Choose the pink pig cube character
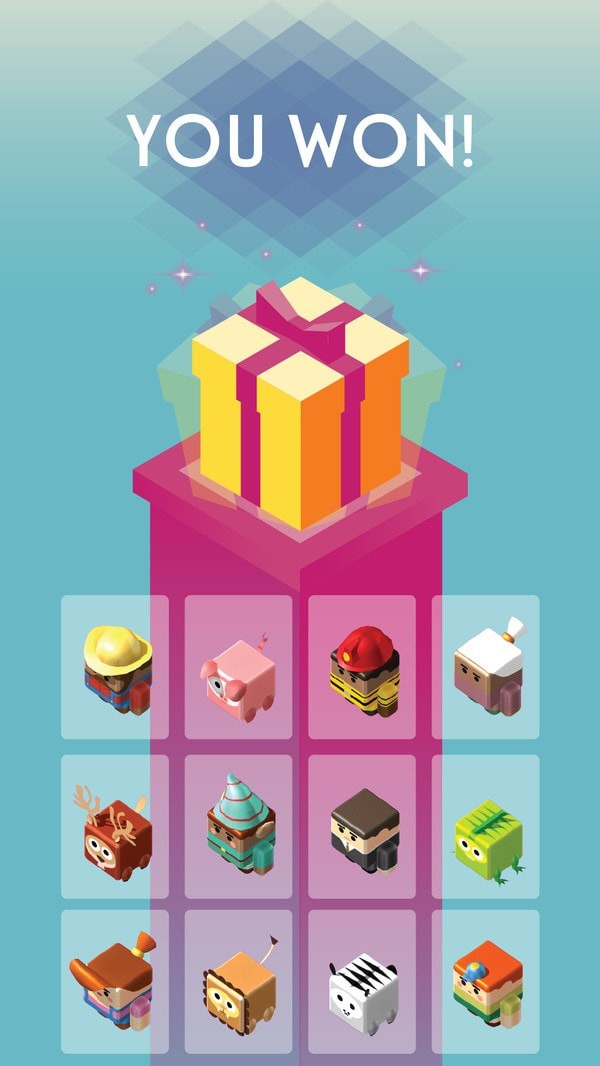This screenshot has width=600, height=1066. tap(238, 667)
